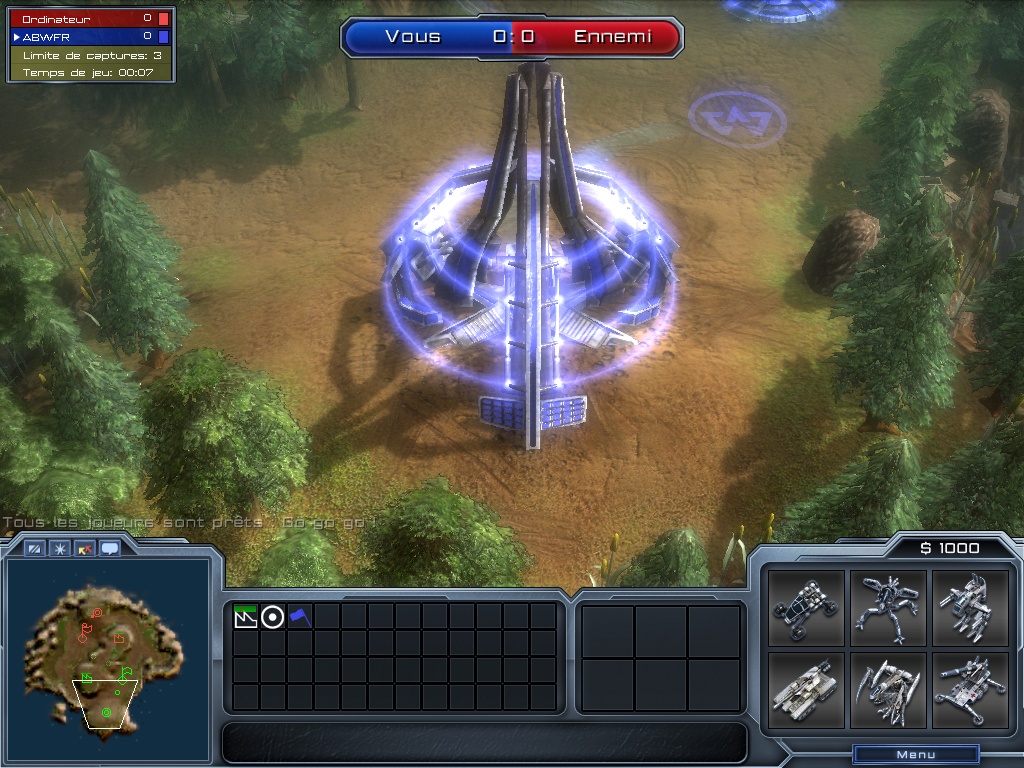The image size is (1024, 768).
Task: Select the factory building icon with green bar
Action: point(245,616)
